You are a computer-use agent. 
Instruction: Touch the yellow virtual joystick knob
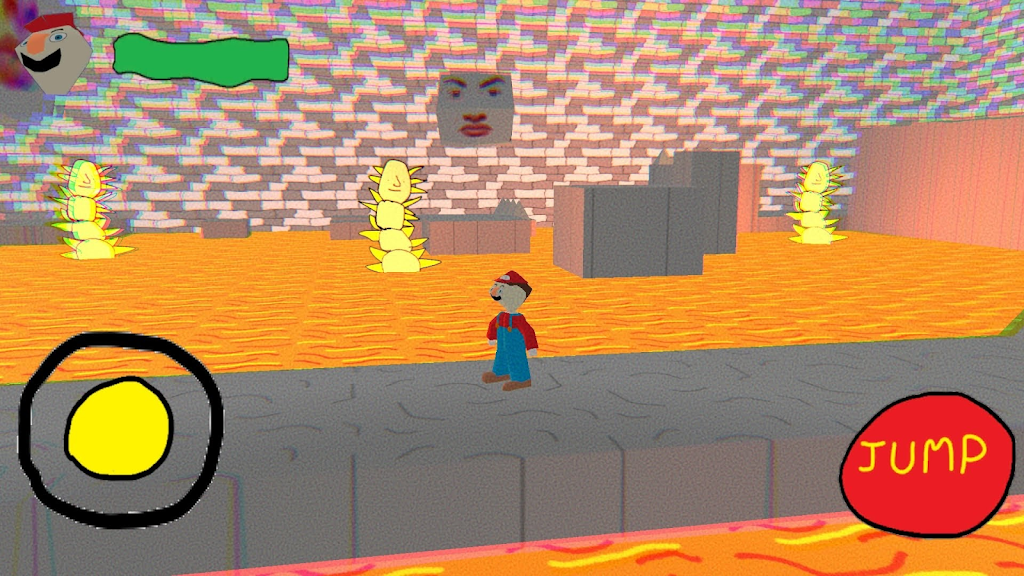pos(118,427)
